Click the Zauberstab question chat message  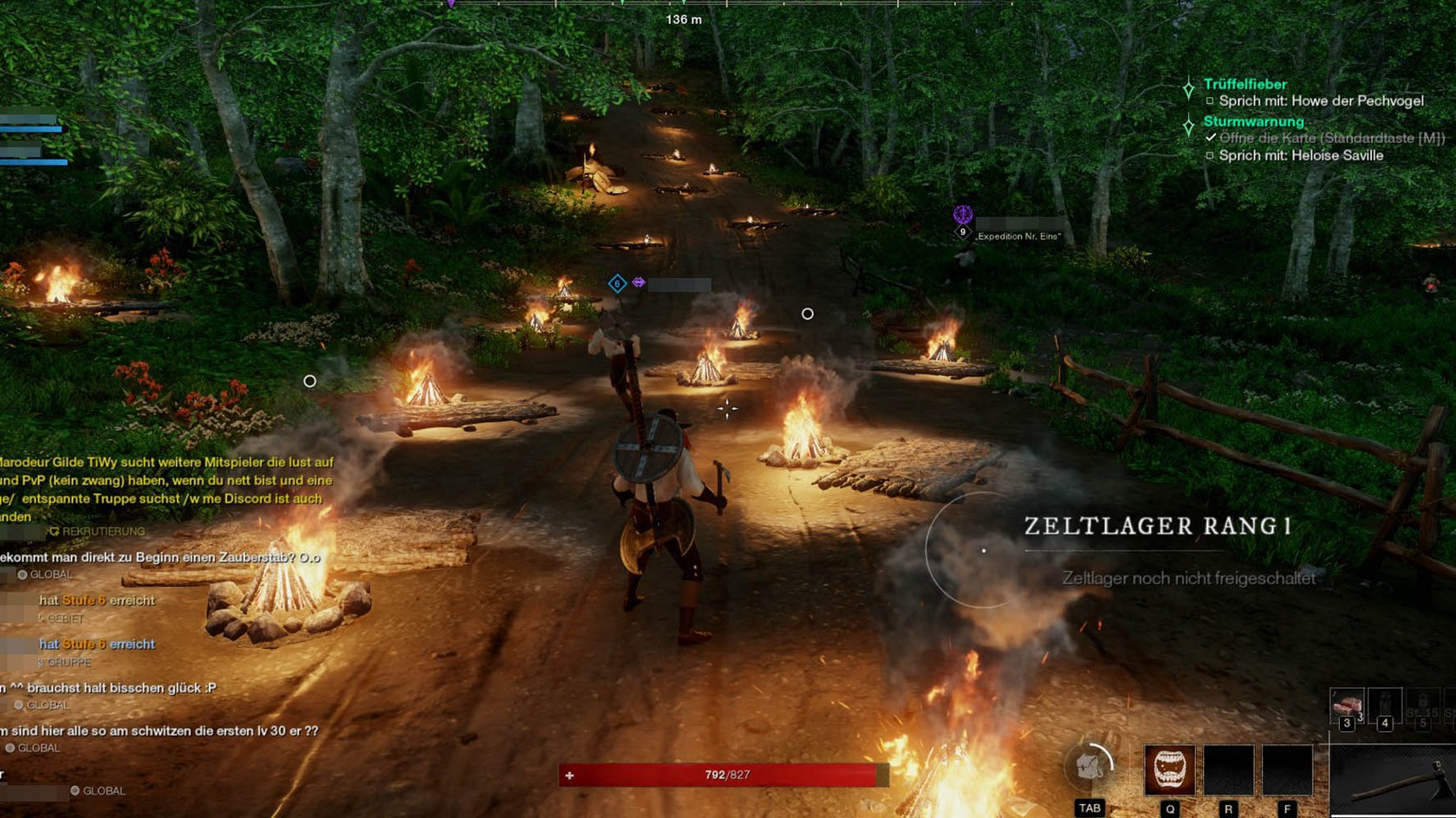(x=161, y=557)
